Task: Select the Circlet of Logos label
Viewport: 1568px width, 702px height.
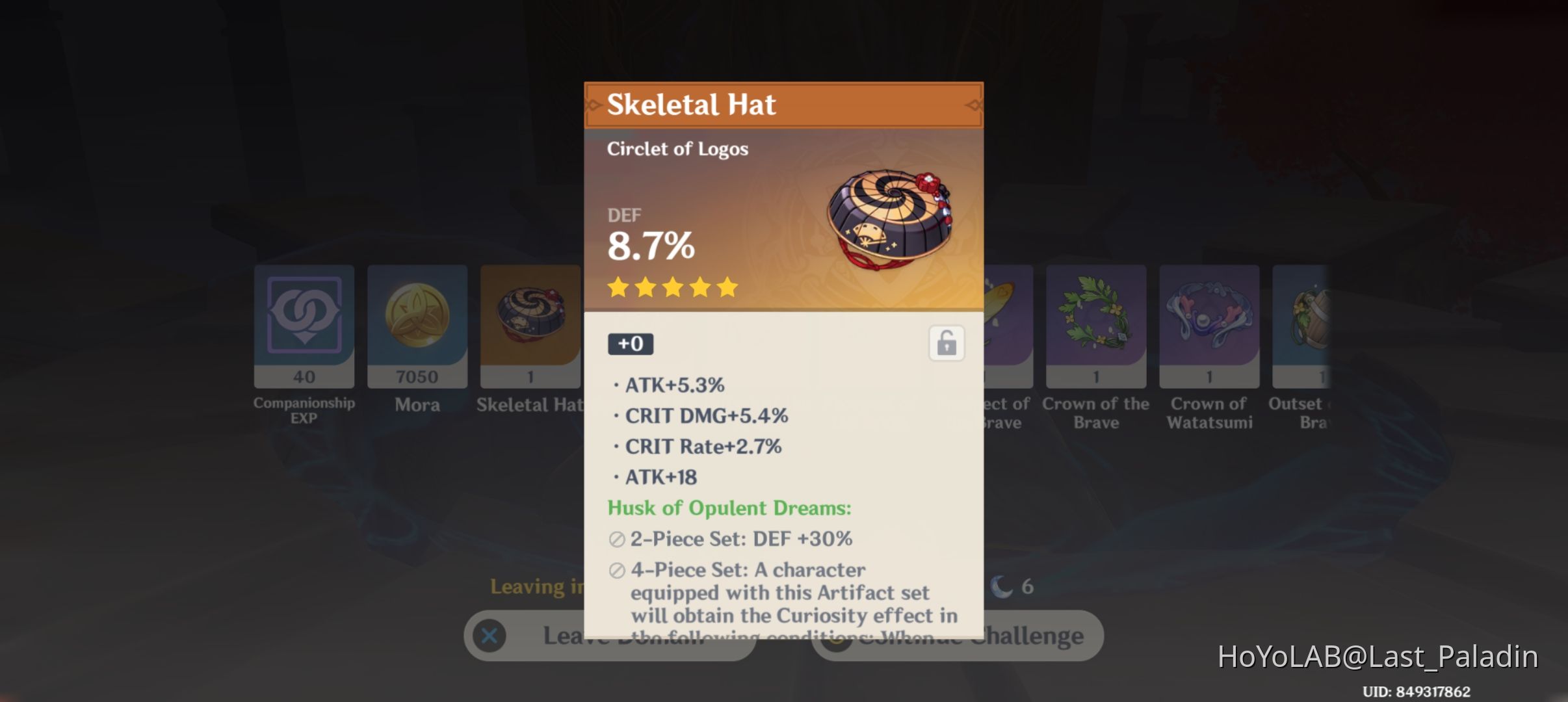Action: tap(677, 149)
